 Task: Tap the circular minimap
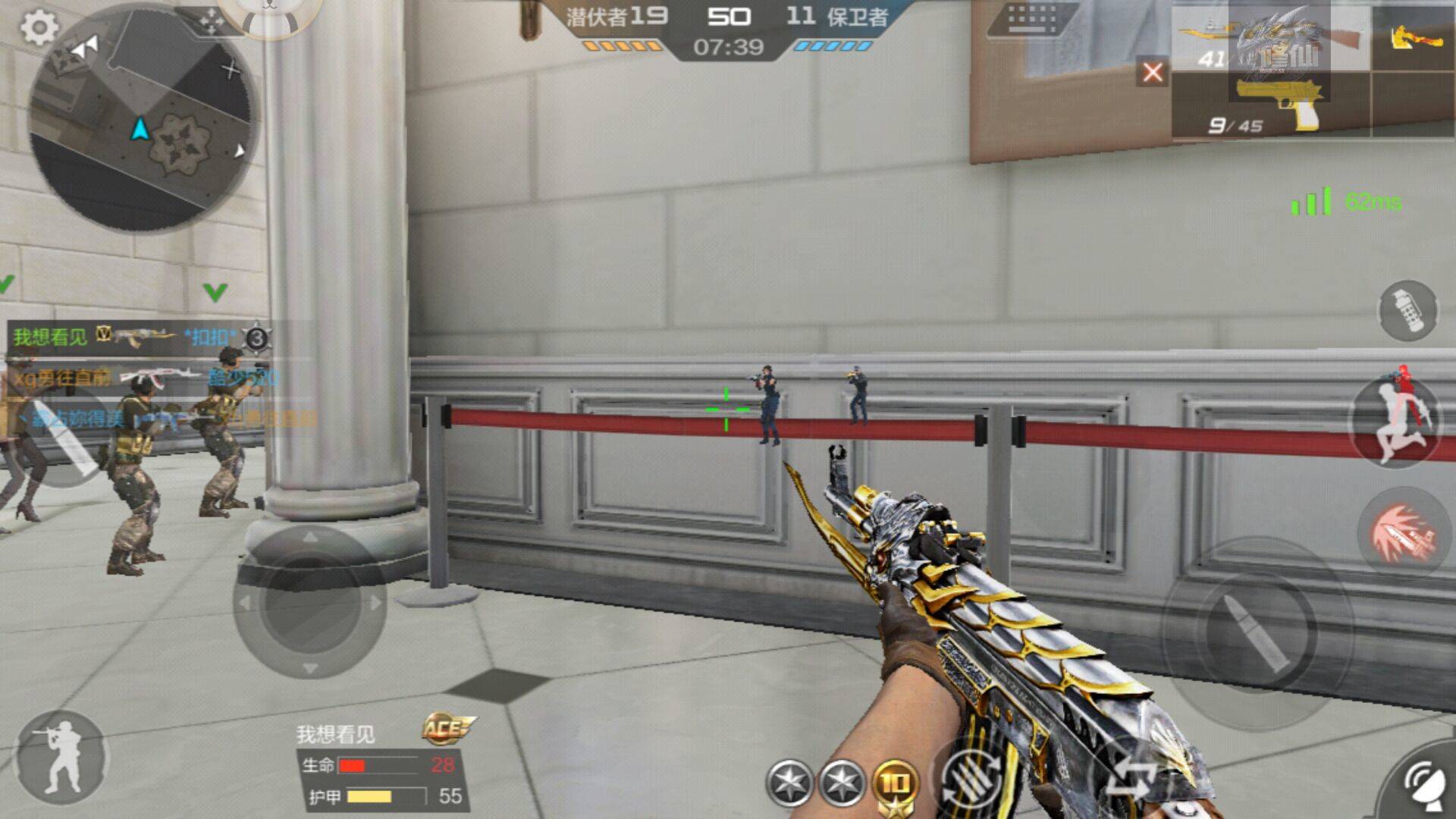[143, 116]
